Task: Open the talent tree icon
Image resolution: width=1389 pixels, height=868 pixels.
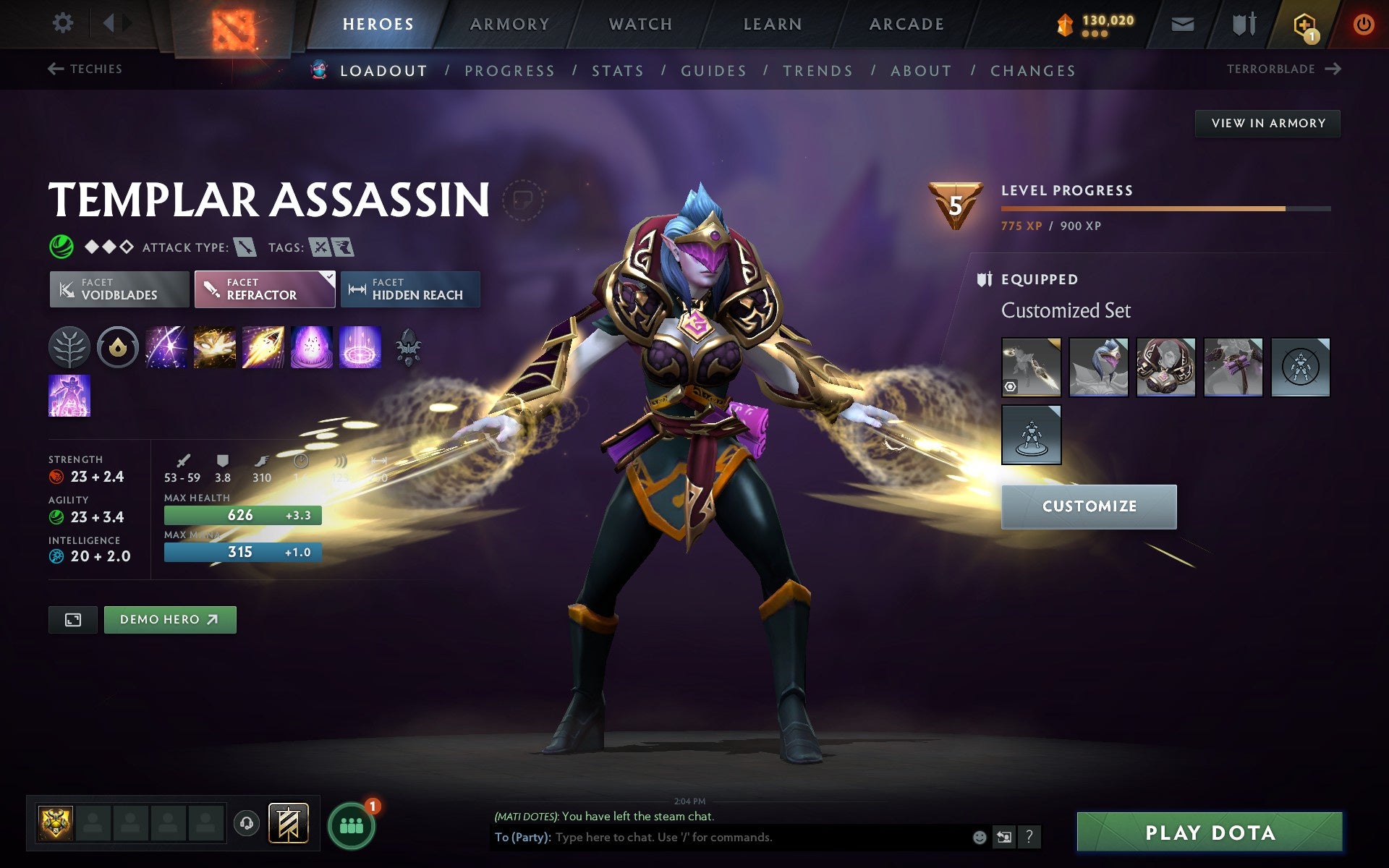Action: point(69,347)
